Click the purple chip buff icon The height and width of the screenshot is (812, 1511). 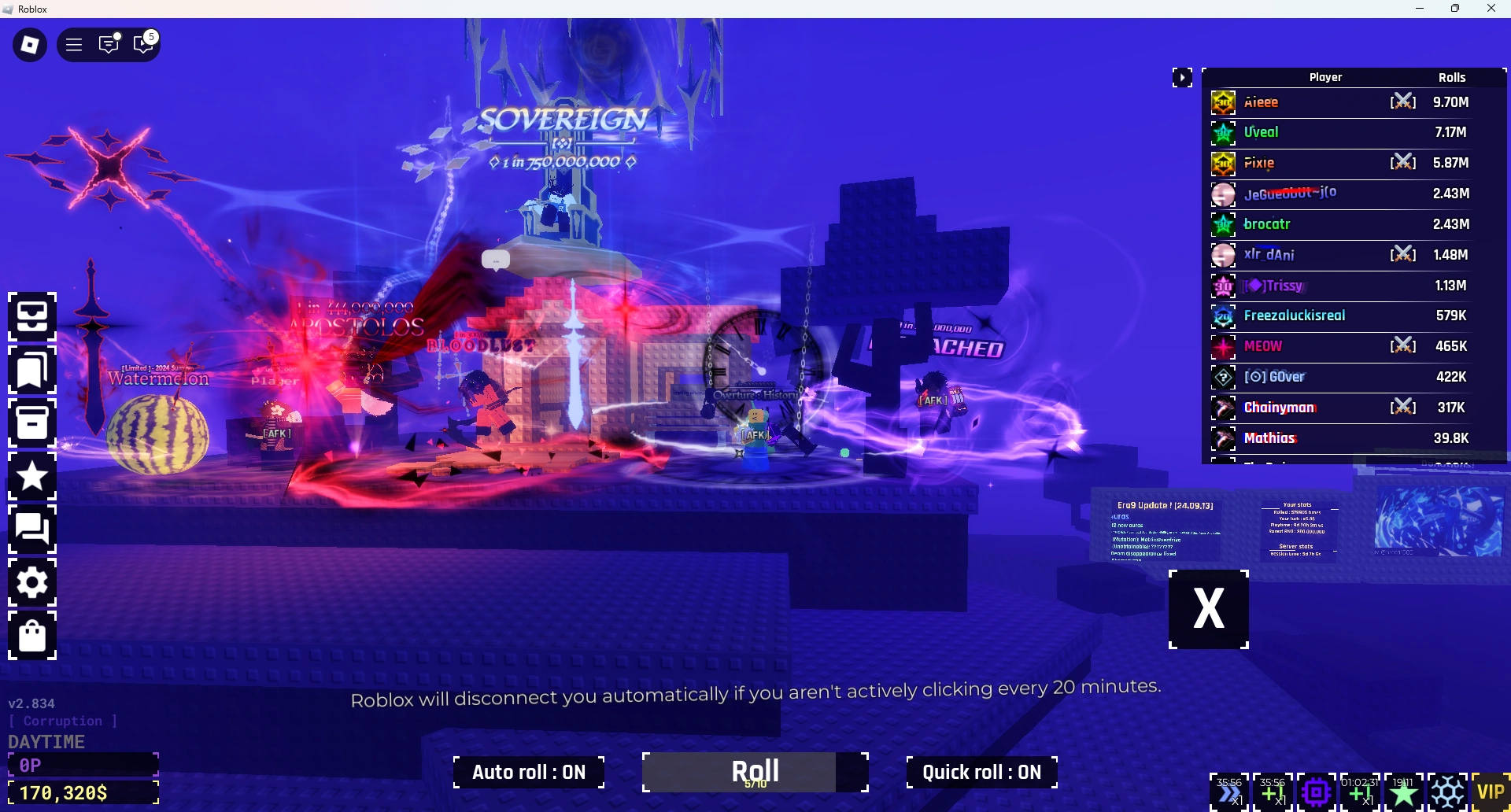[1316, 793]
